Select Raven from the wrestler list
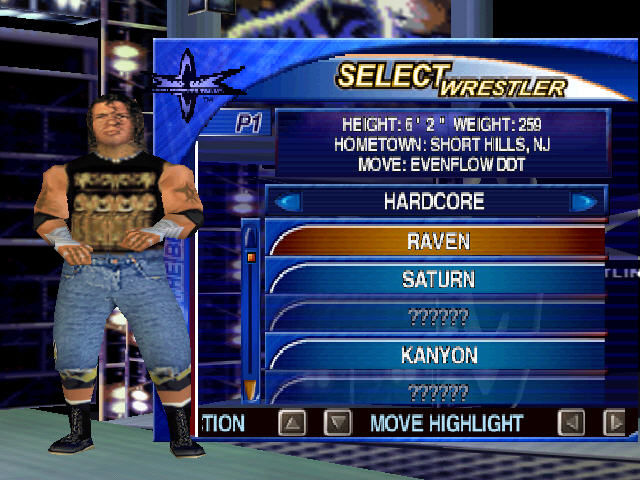This screenshot has width=640, height=480. (437, 241)
